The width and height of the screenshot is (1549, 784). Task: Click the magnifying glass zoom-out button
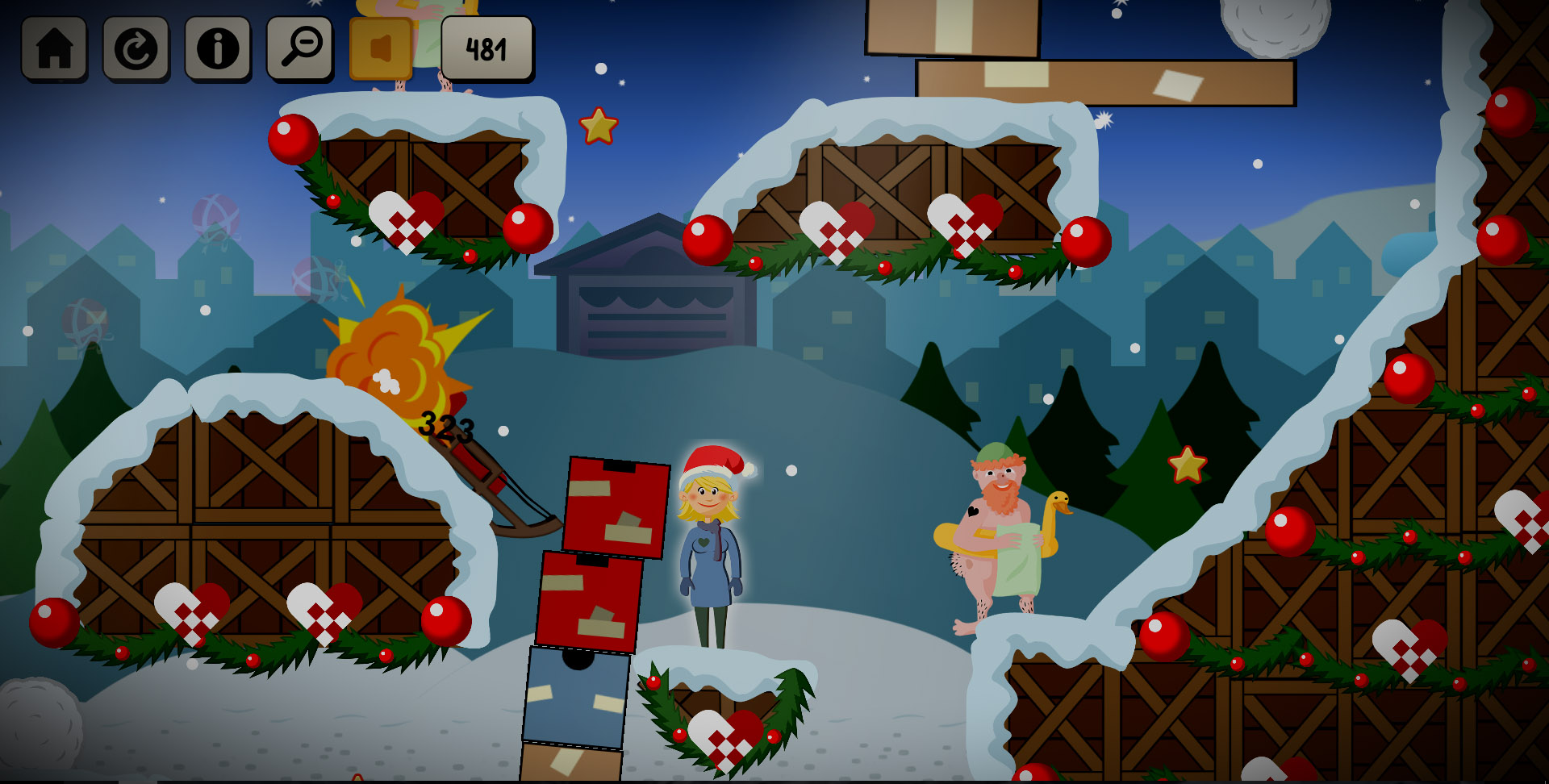point(300,48)
